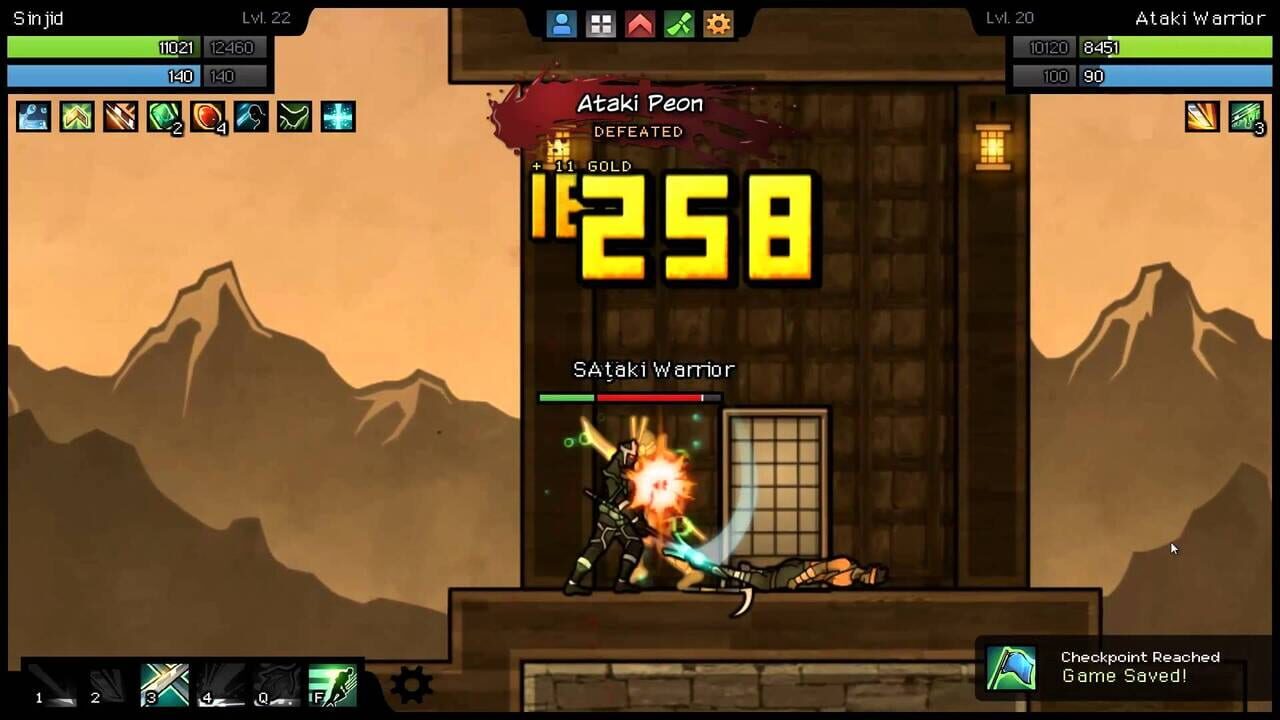Click the Checkpoint Reached flag thumbnail
This screenshot has width=1280, height=720.
1014,668
